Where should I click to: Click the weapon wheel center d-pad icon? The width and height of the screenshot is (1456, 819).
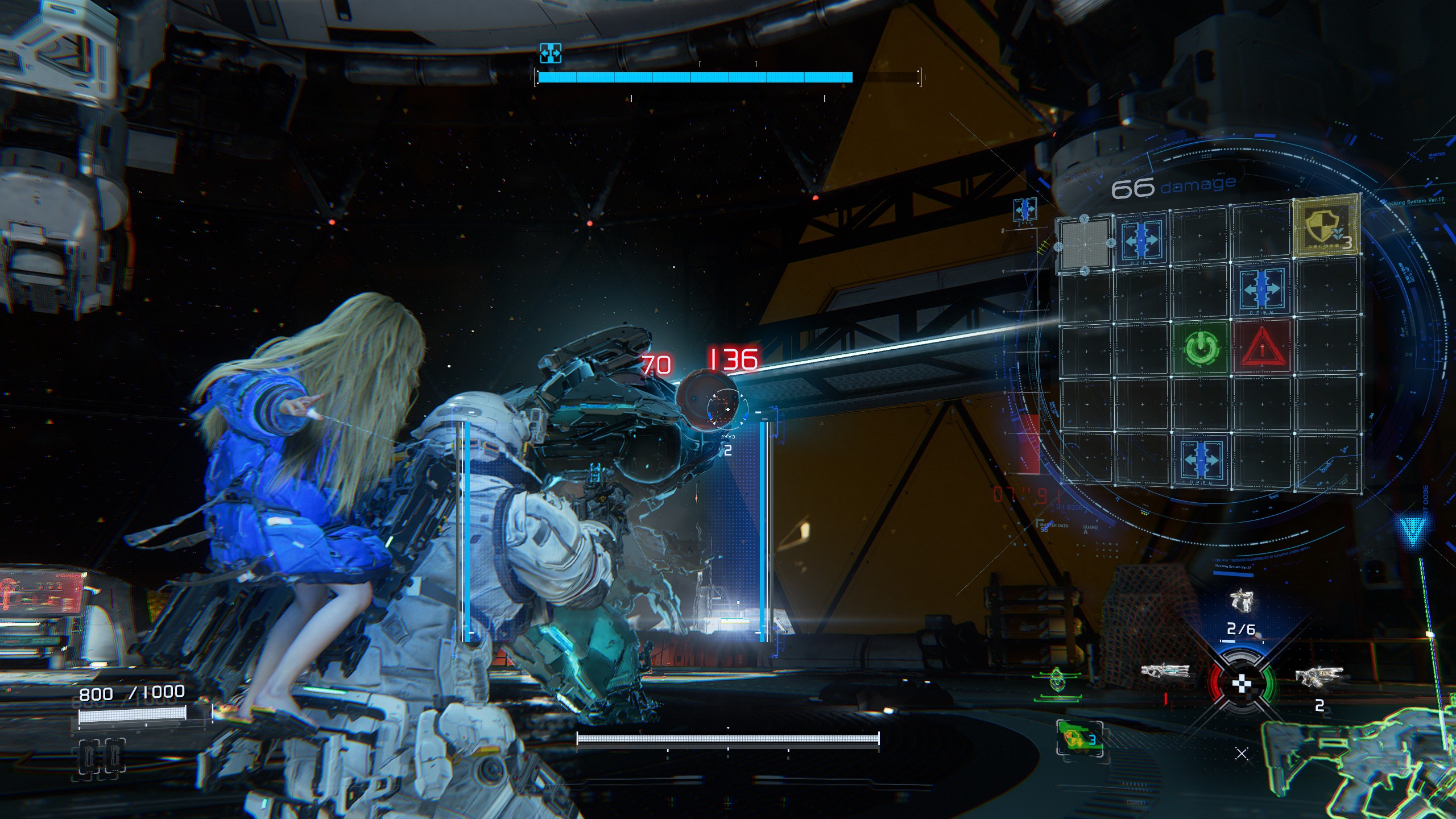click(1242, 684)
